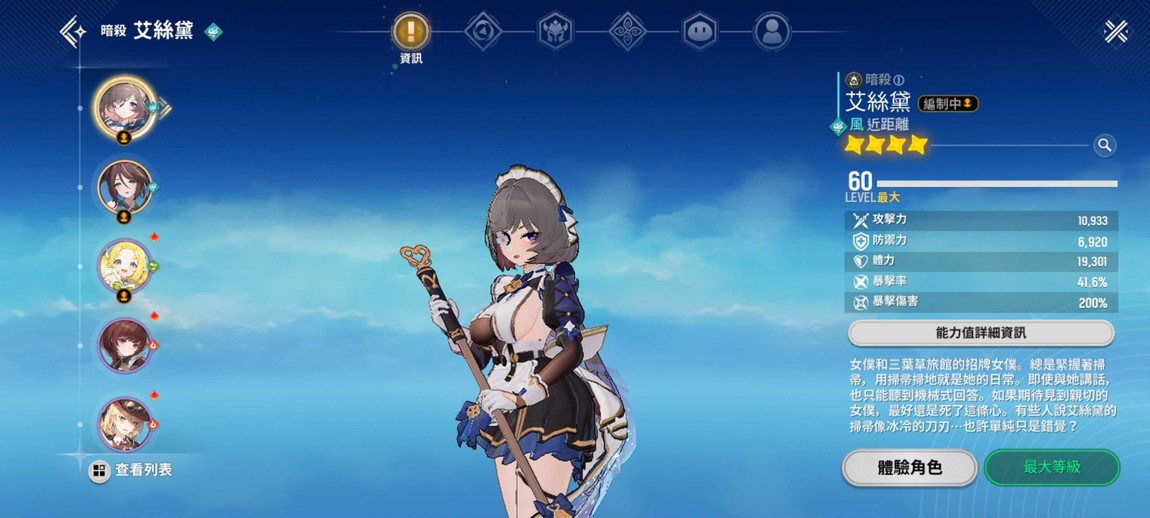The height and width of the screenshot is (518, 1150).
Task: Click the 編制中 formation badge
Action: (x=947, y=103)
